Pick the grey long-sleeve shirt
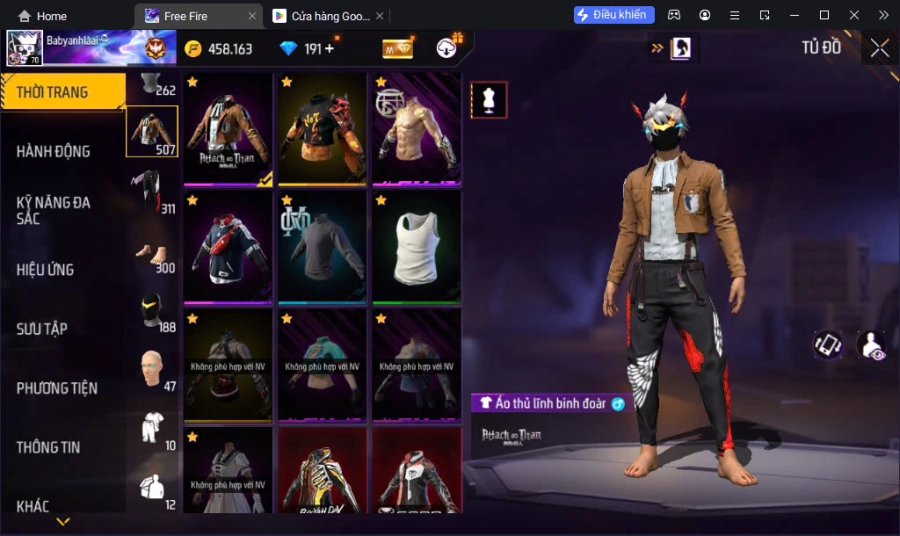The image size is (900, 536). click(x=322, y=247)
